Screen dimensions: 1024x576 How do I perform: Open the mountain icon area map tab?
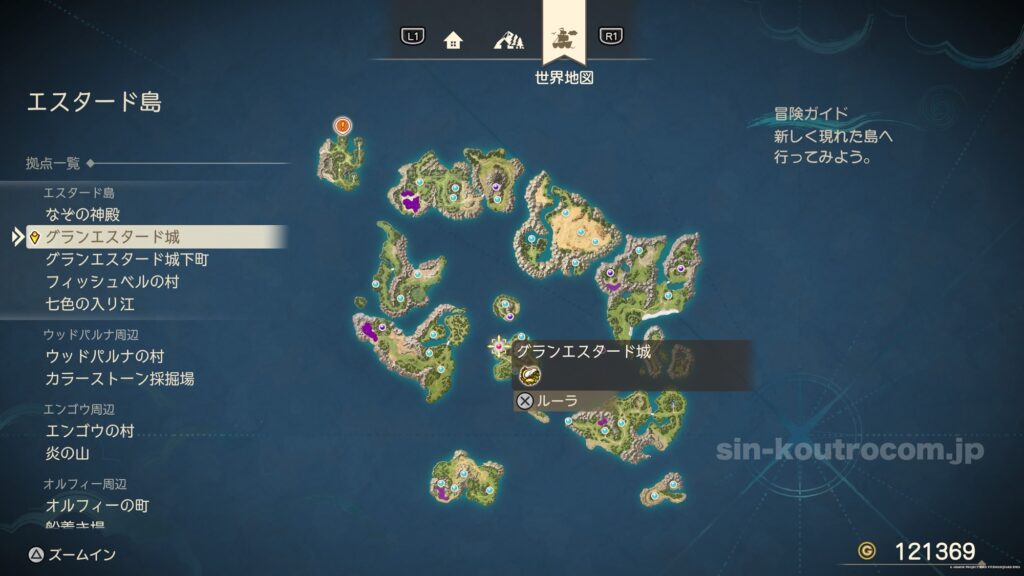point(509,41)
